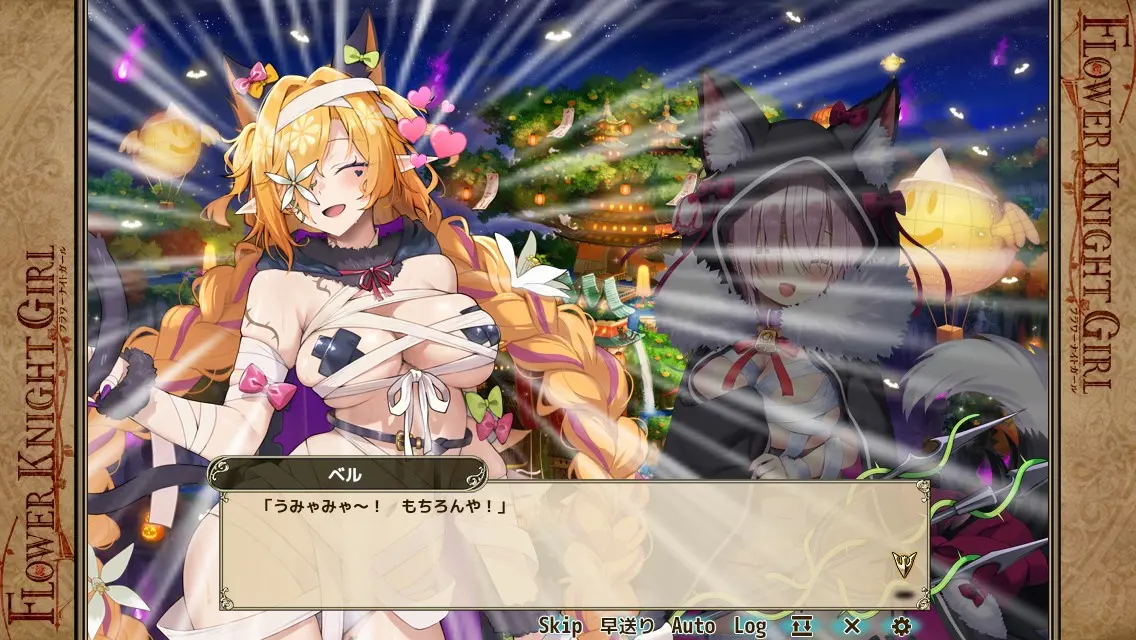1136x640 pixels.
Task: Advance dialogue with the text box arrow
Action: [902, 564]
